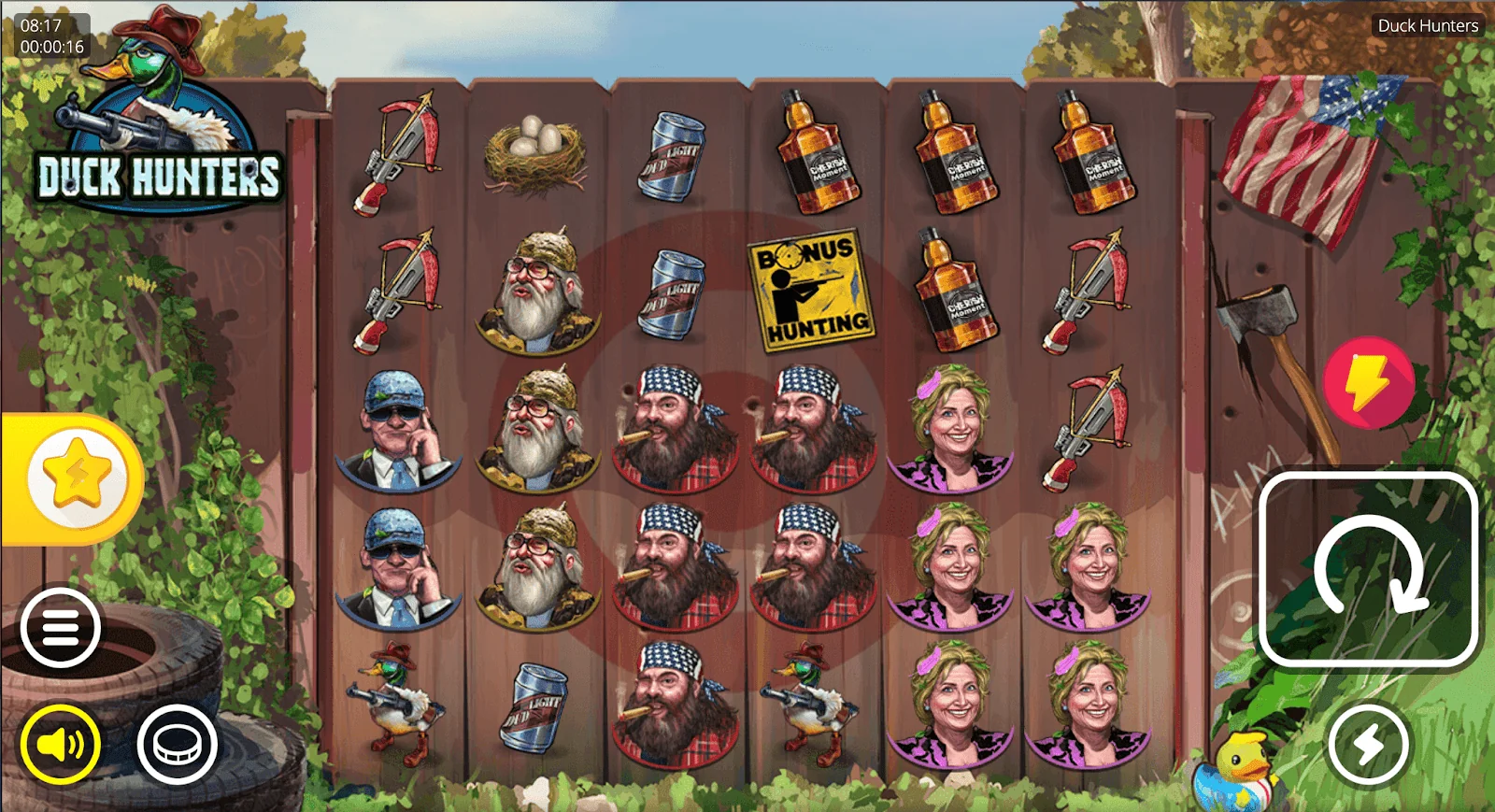Toggle the turbo lightning spin button
The height and width of the screenshot is (812, 1495).
1369,745
